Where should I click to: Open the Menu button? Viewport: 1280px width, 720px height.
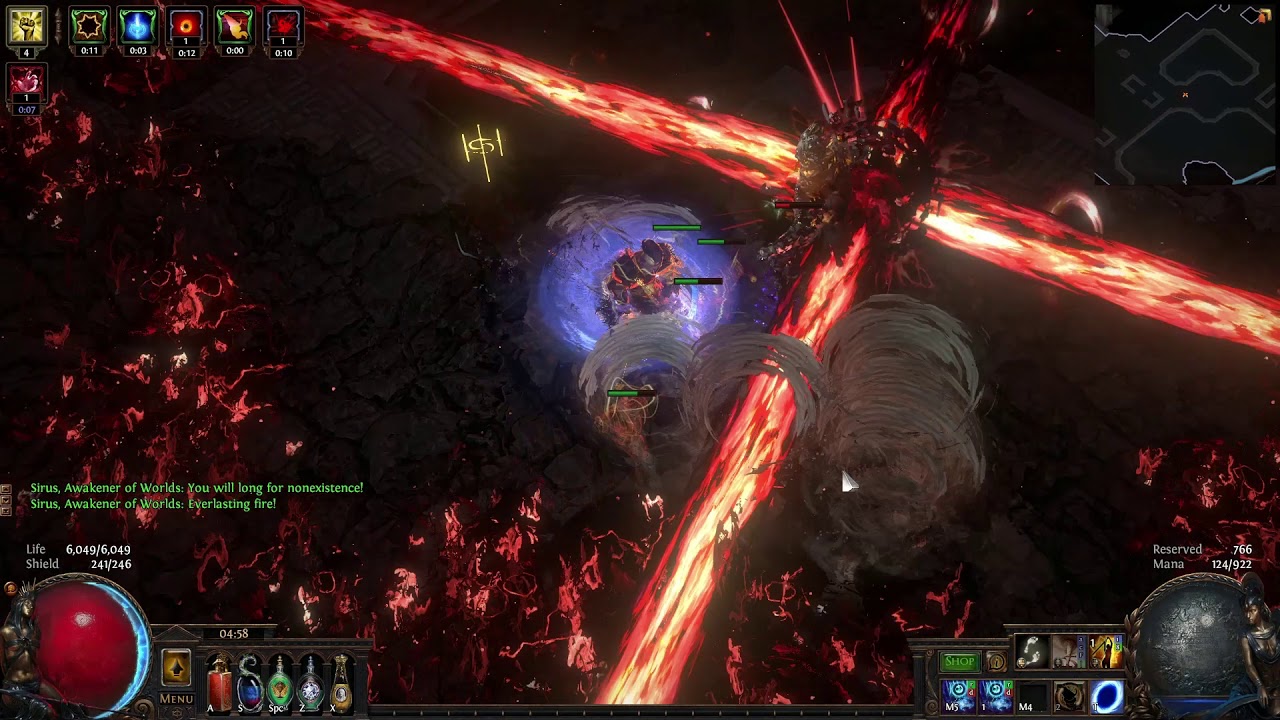pyautogui.click(x=176, y=699)
